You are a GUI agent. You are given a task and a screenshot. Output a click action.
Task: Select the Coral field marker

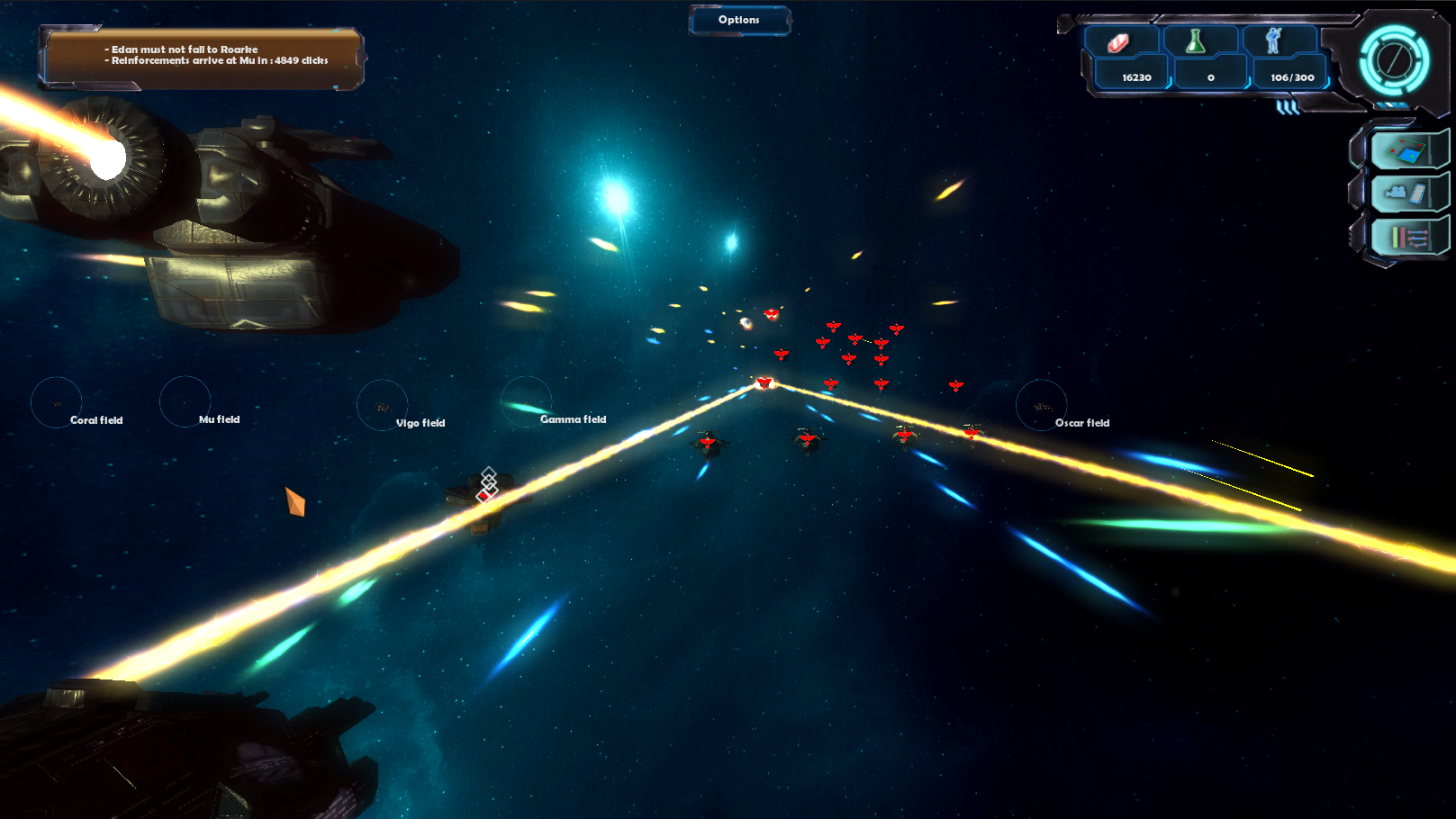(57, 402)
